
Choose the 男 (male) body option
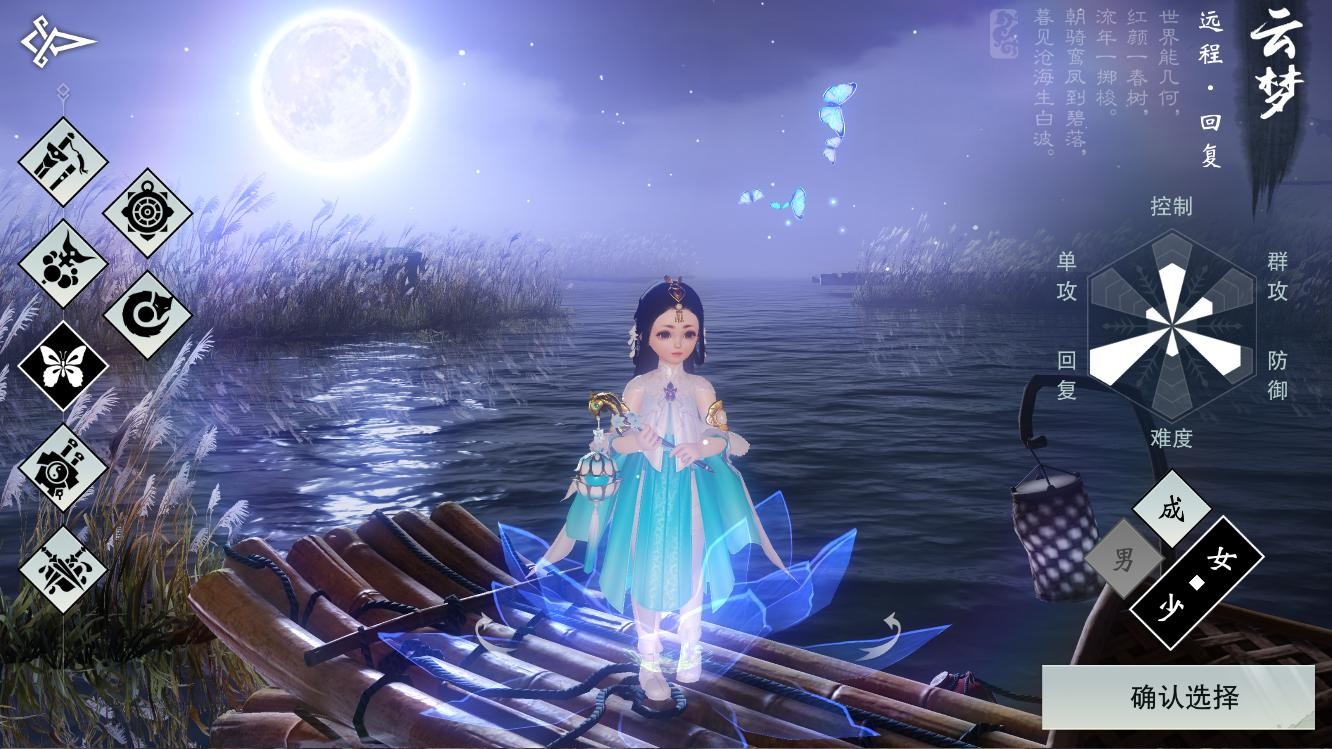[x=1124, y=558]
